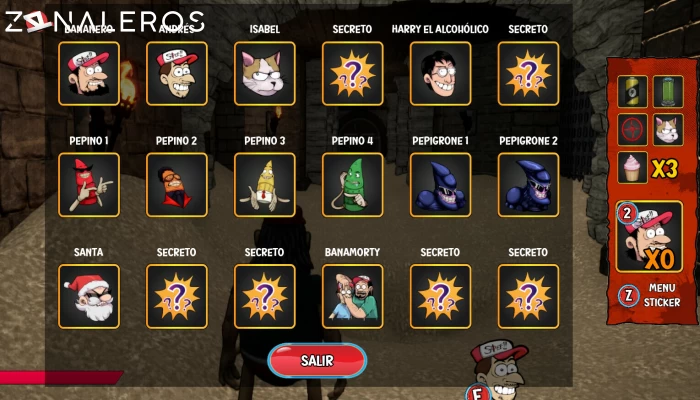700x400 pixels.
Task: Click the equipped sticker slot showing X0
Action: point(651,237)
